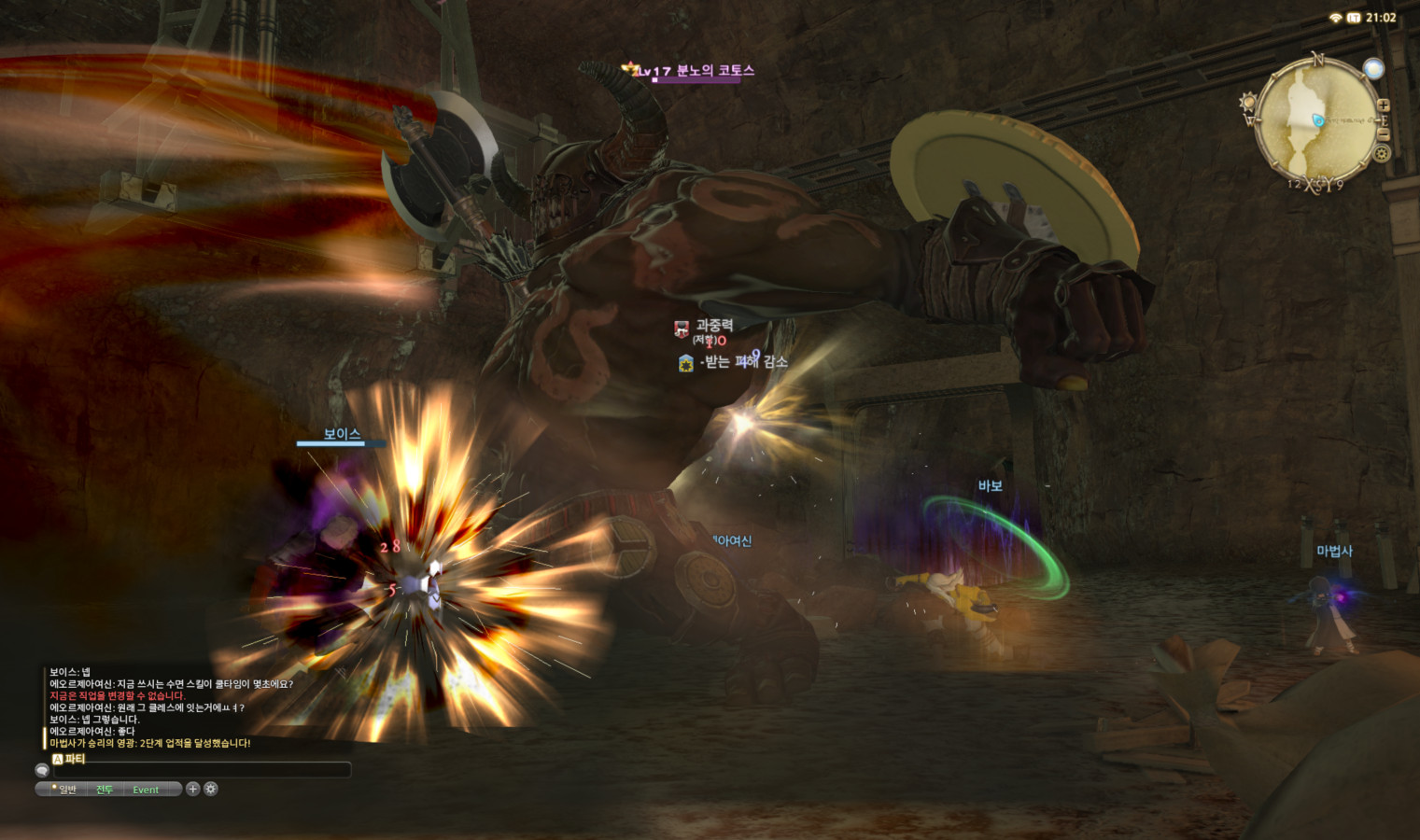Zoom in the minimap with plus button
This screenshot has width=1420, height=840.
(x=1383, y=105)
